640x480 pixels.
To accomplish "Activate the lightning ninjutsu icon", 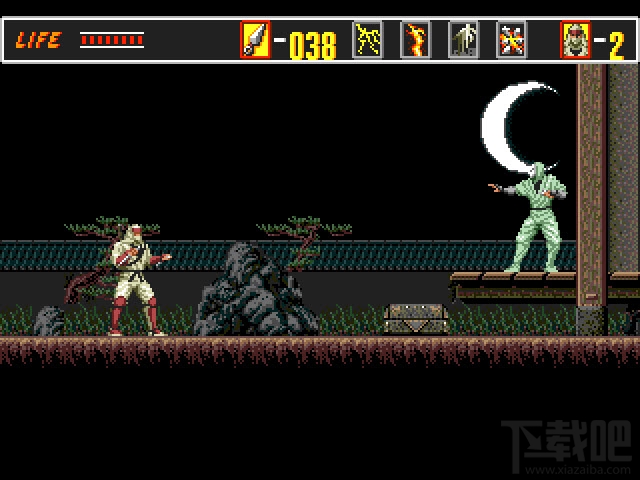I will (x=367, y=39).
